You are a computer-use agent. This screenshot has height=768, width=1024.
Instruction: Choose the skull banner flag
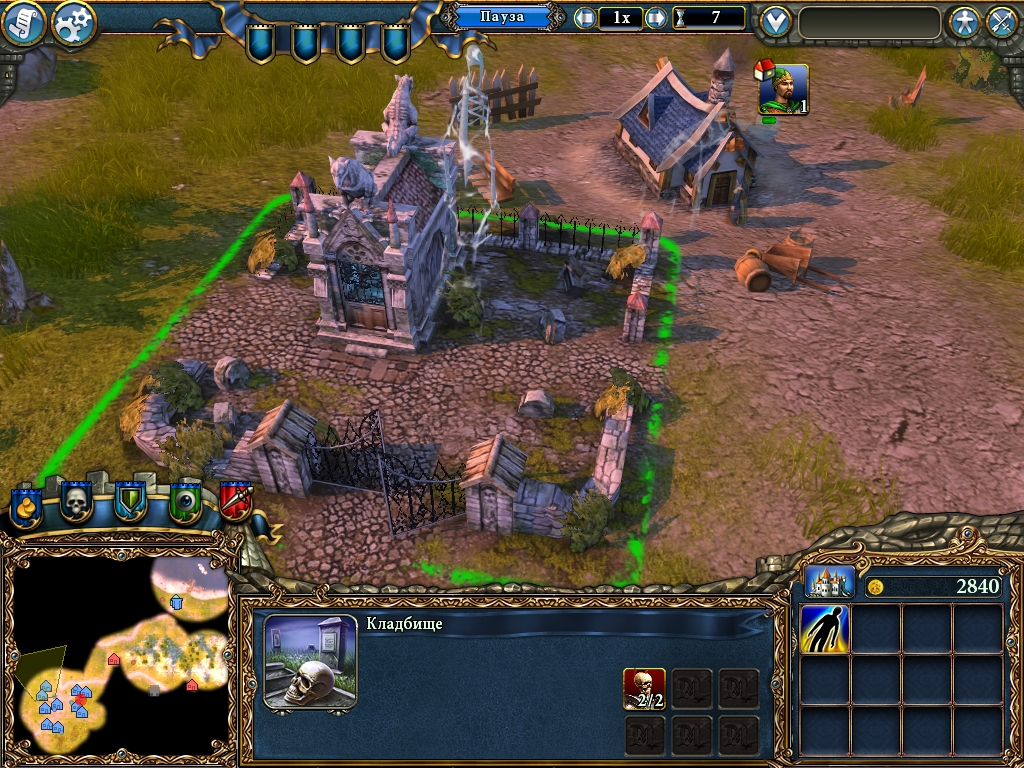click(x=77, y=501)
